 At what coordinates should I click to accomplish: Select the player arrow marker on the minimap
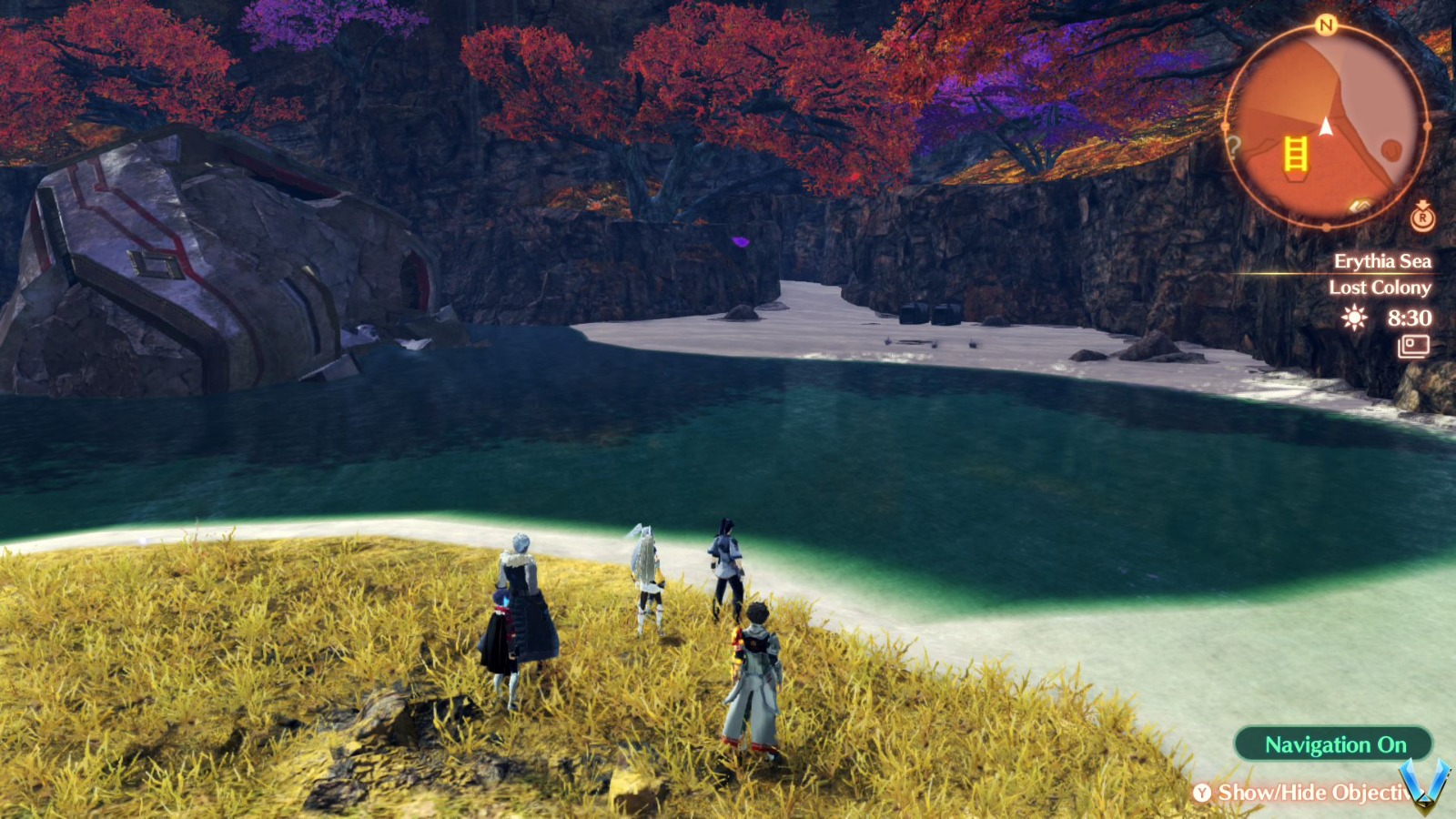pyautogui.click(x=1327, y=127)
